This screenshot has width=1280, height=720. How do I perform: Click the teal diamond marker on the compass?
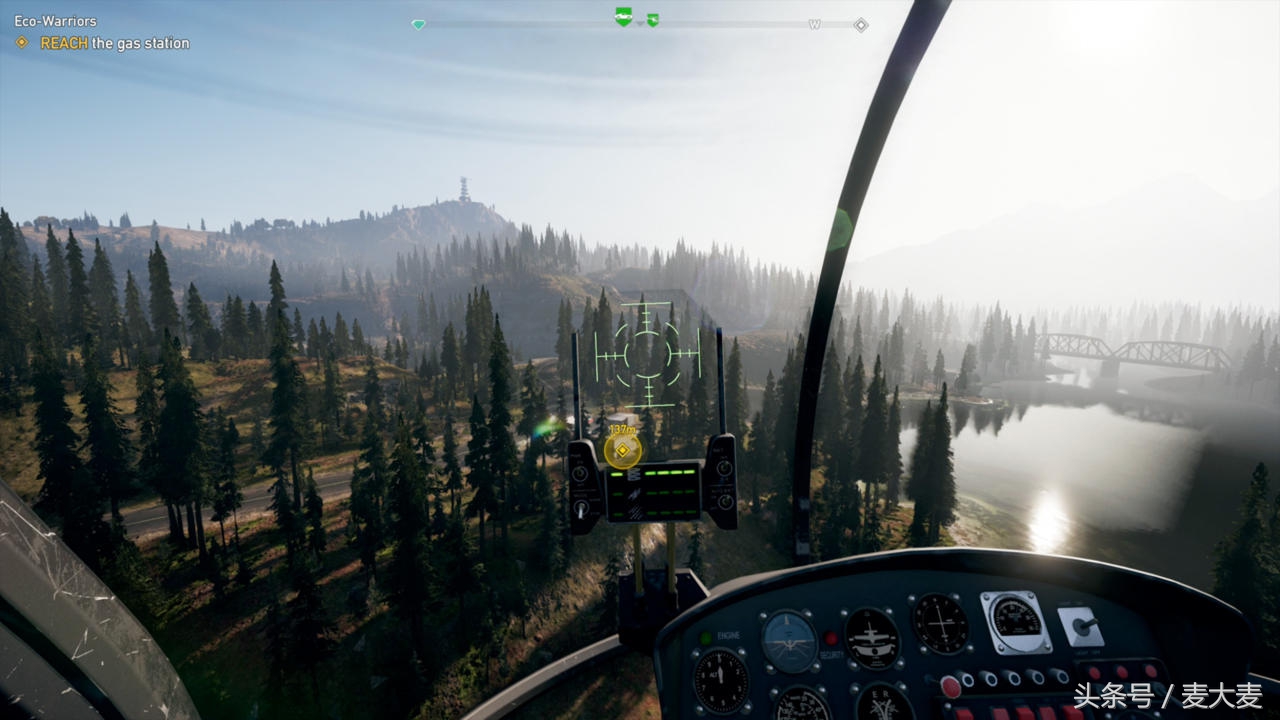pos(418,24)
